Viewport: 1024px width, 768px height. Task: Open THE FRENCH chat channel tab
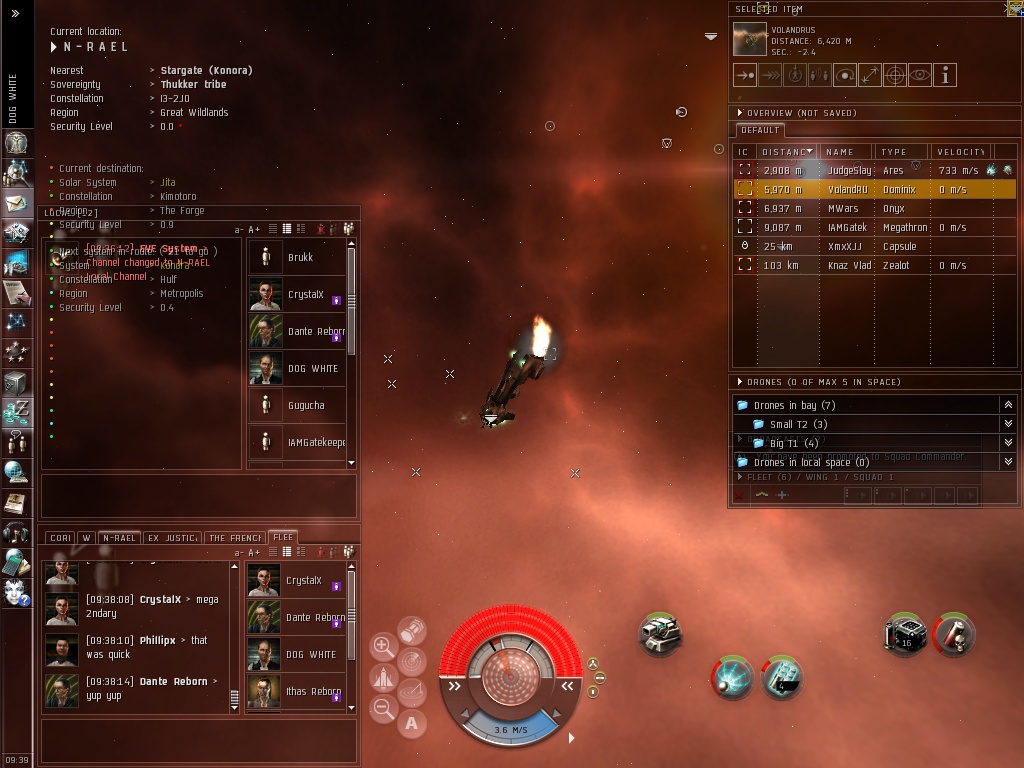(x=235, y=538)
